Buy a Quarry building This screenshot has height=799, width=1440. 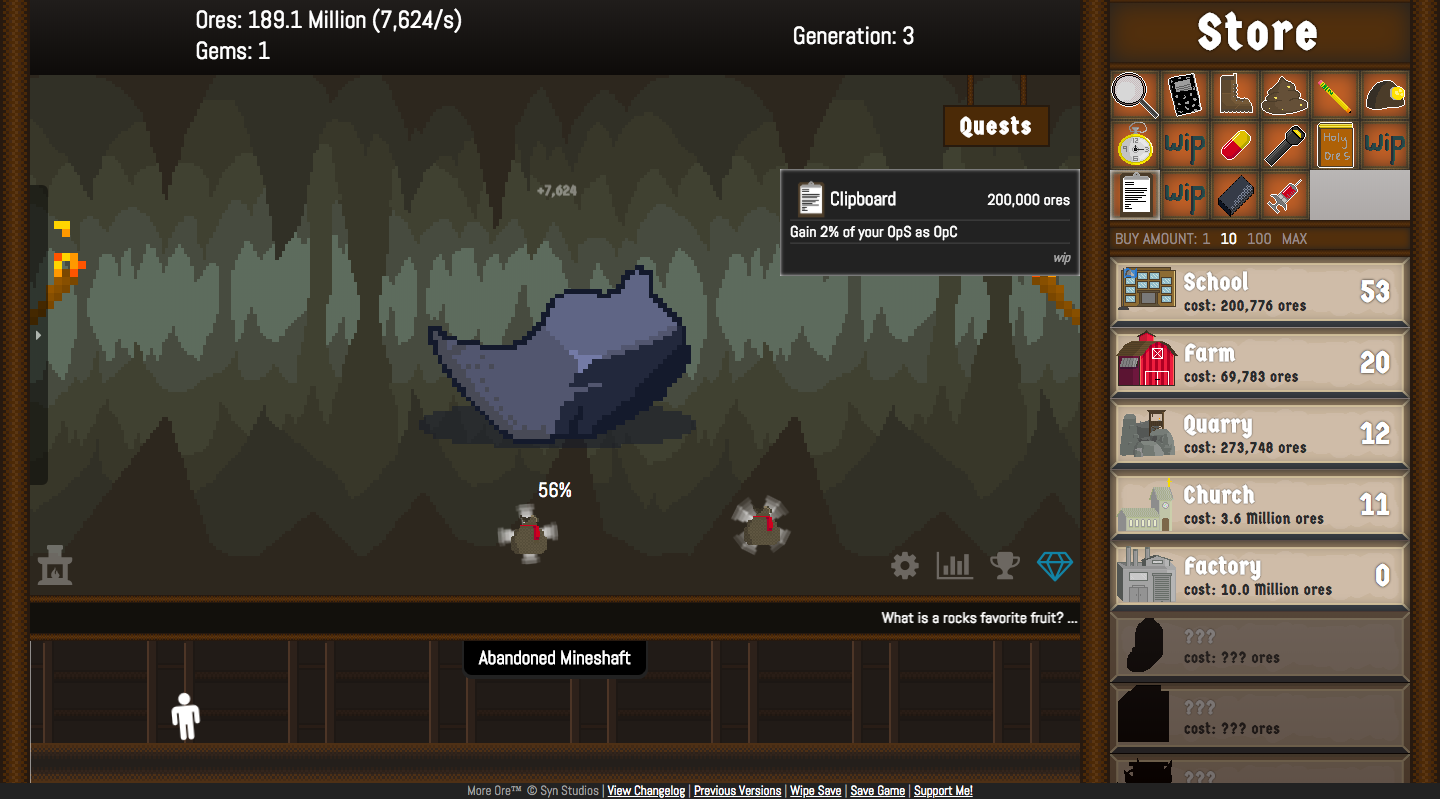coord(1259,433)
